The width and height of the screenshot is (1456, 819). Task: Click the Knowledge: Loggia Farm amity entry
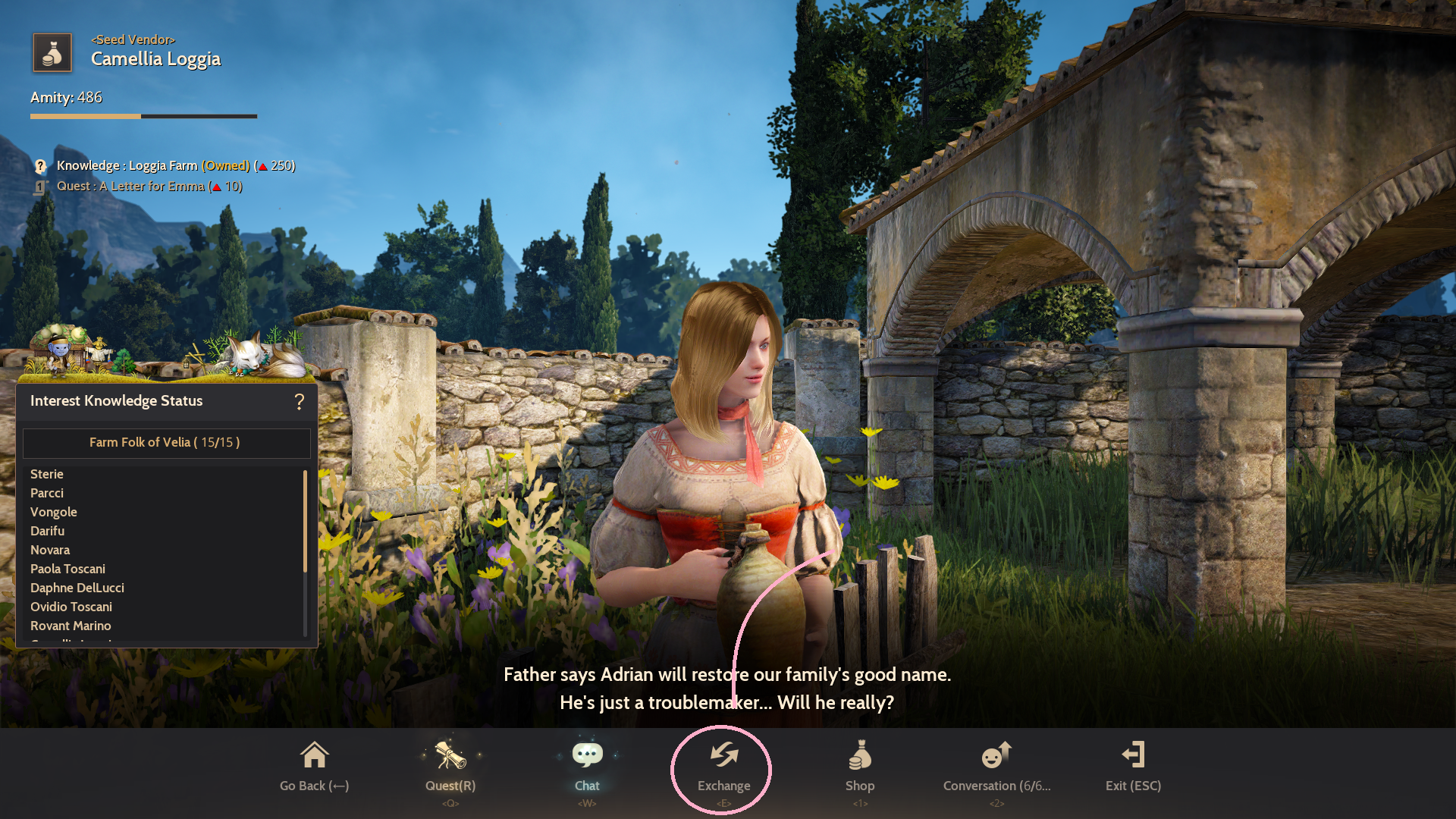pos(174,165)
